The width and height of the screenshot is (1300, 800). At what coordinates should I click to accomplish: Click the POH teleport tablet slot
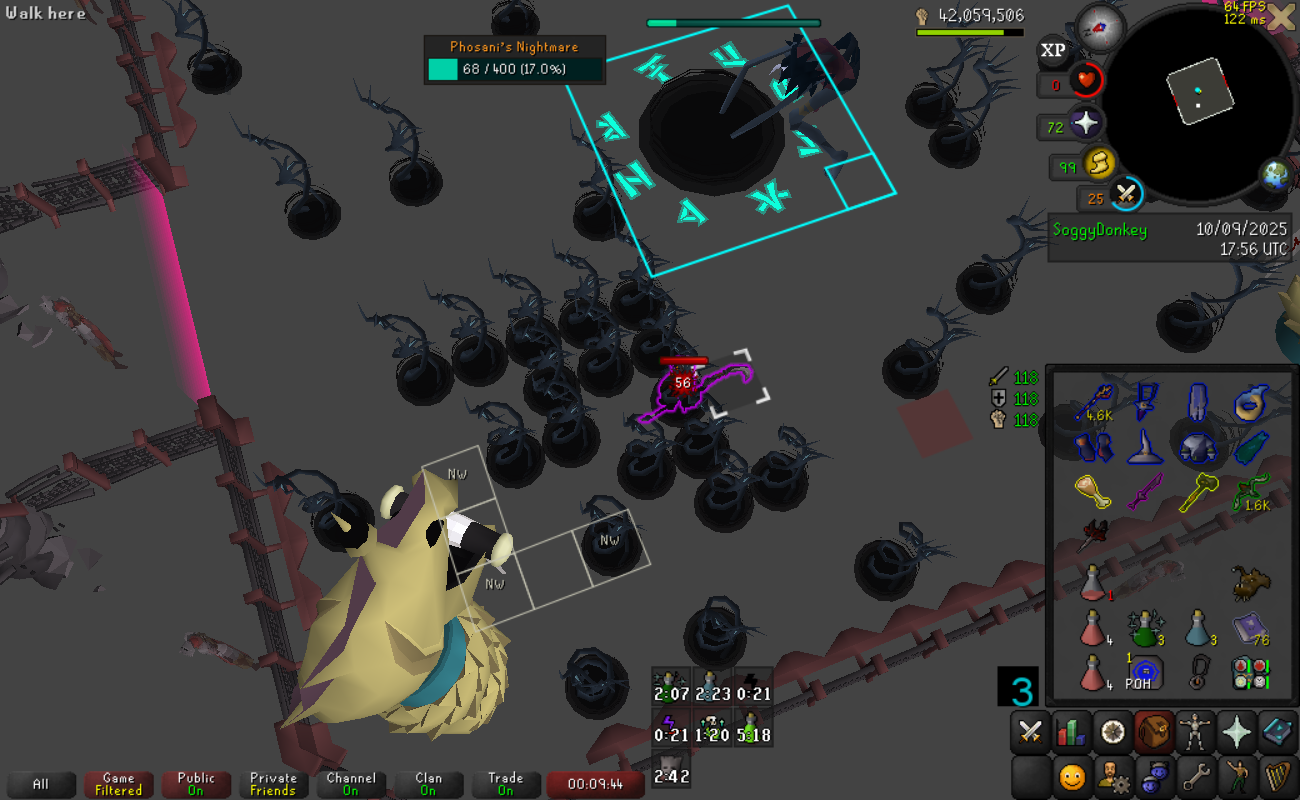1143,671
